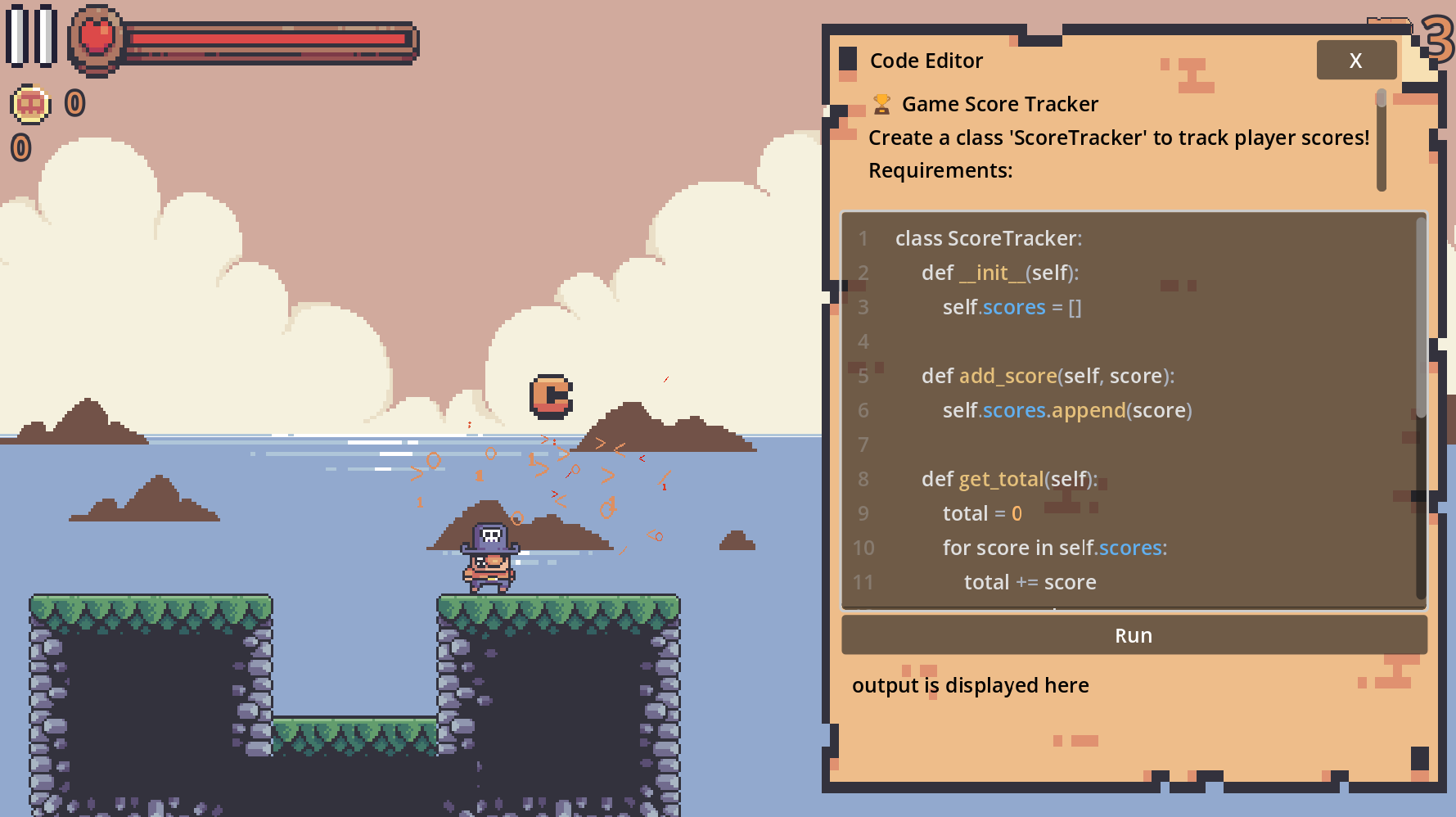Click the heart icon on the health bar
The image size is (1456, 817).
click(97, 36)
